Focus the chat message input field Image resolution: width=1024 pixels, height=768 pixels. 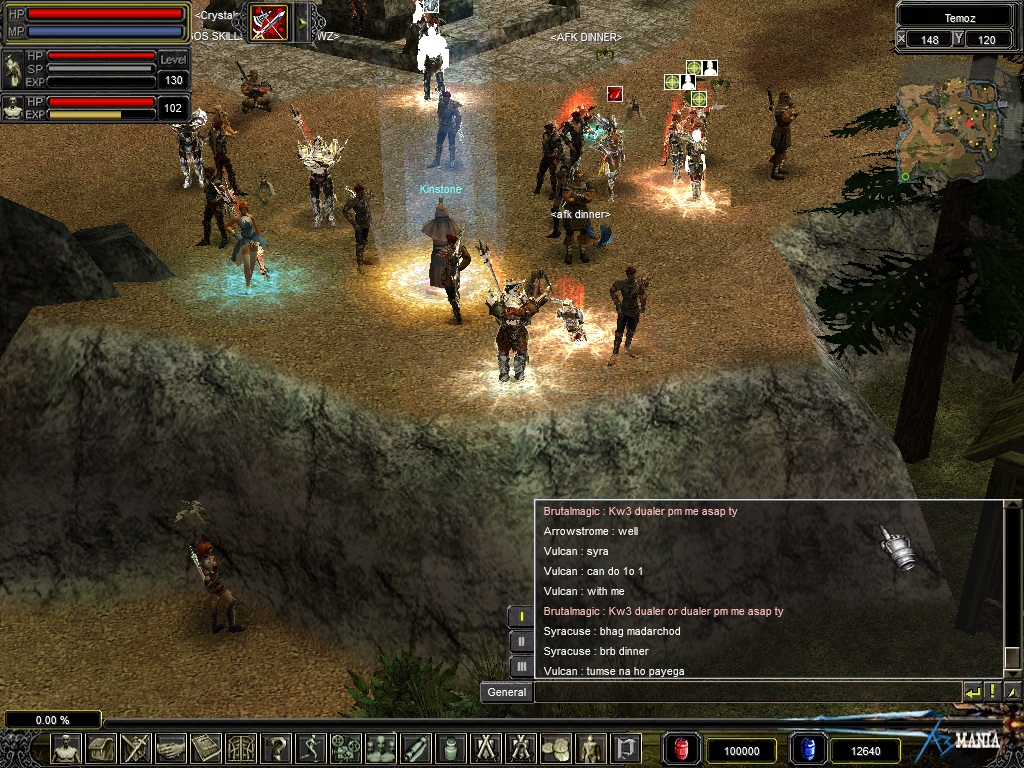click(x=745, y=692)
